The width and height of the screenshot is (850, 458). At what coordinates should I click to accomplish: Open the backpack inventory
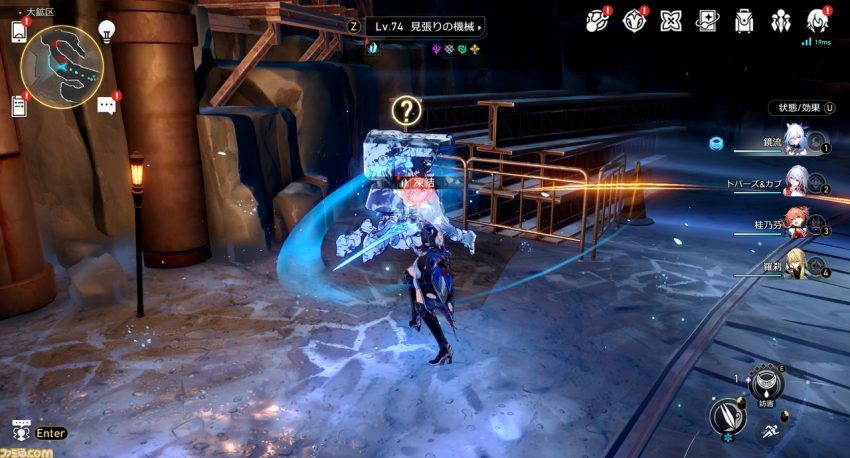(x=744, y=20)
